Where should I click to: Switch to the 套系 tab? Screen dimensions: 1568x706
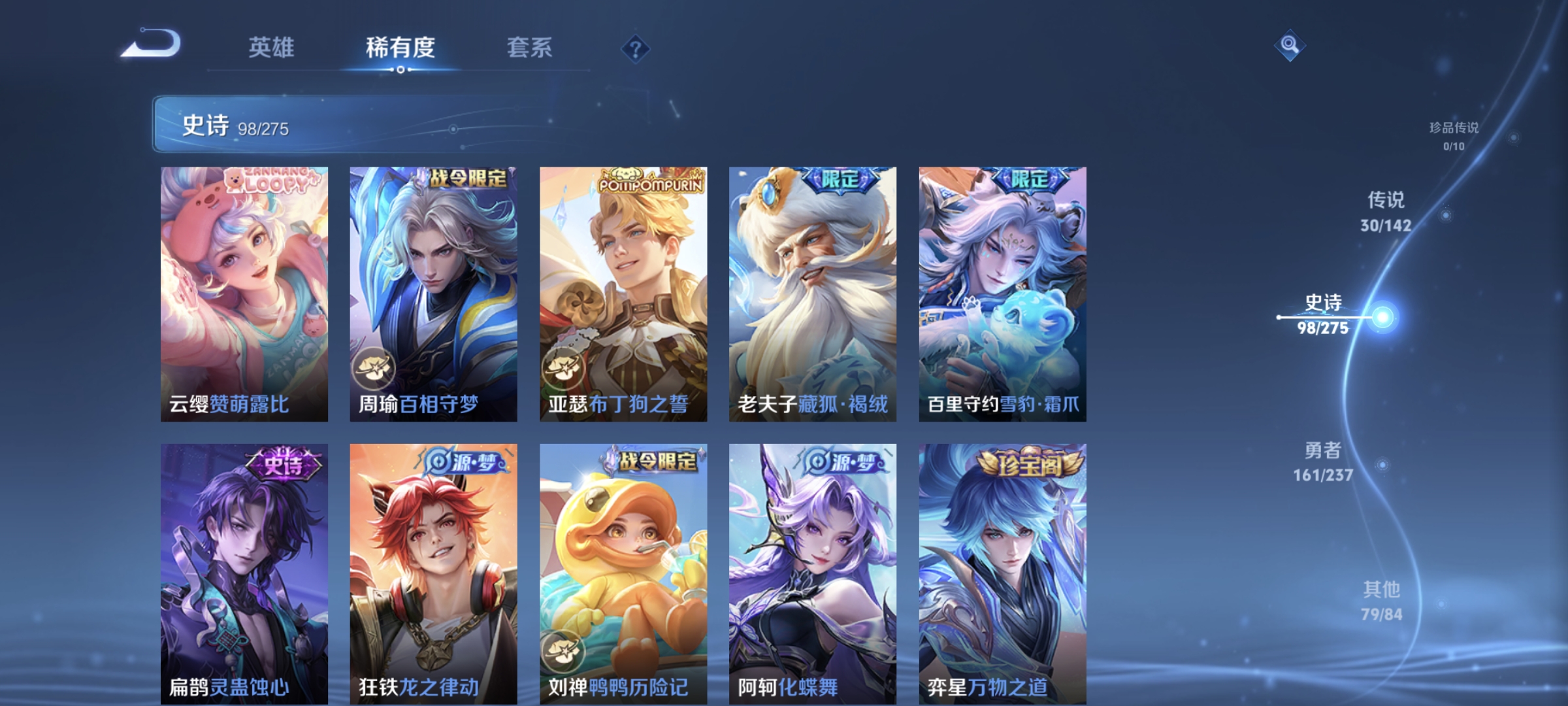click(531, 47)
